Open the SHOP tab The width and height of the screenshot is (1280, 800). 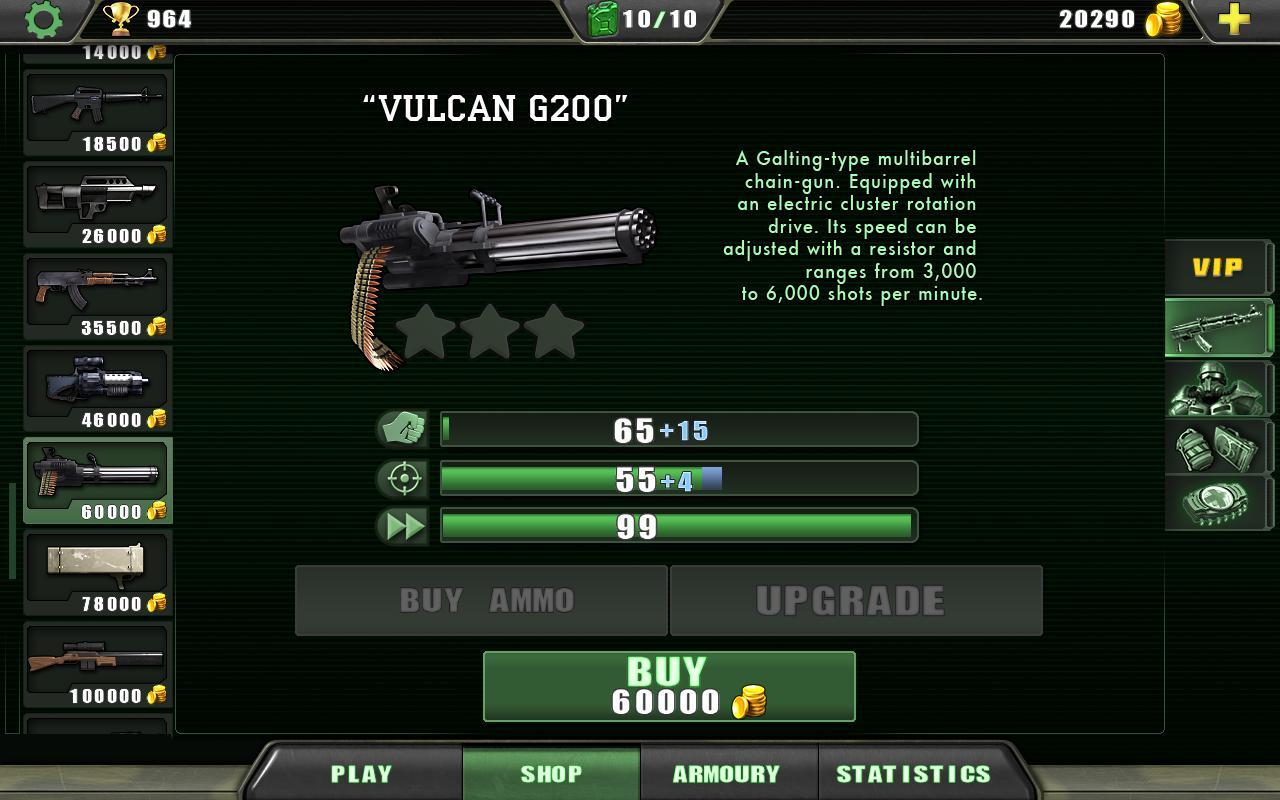coord(553,772)
